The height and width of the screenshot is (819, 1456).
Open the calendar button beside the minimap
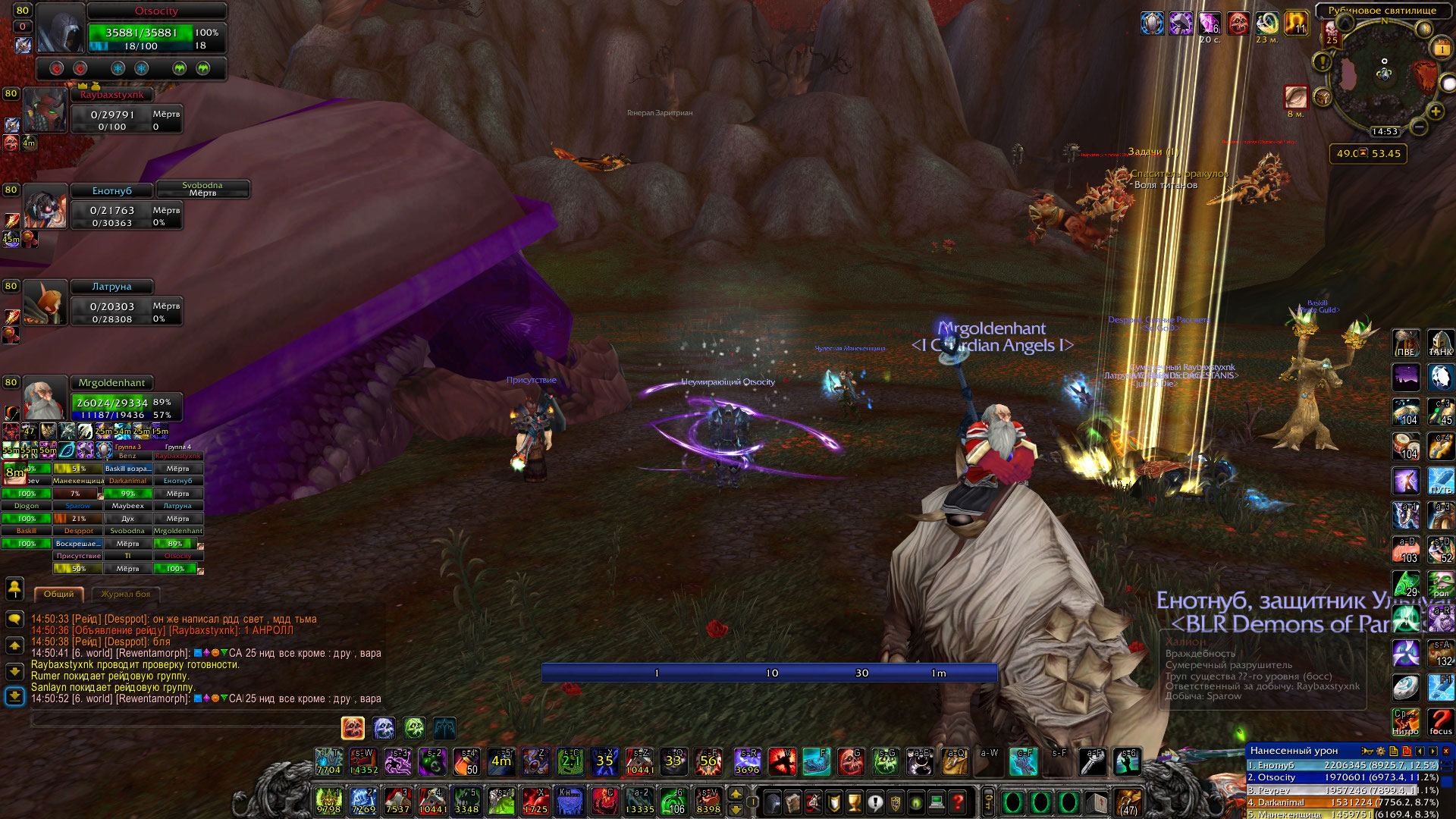[x=1441, y=49]
